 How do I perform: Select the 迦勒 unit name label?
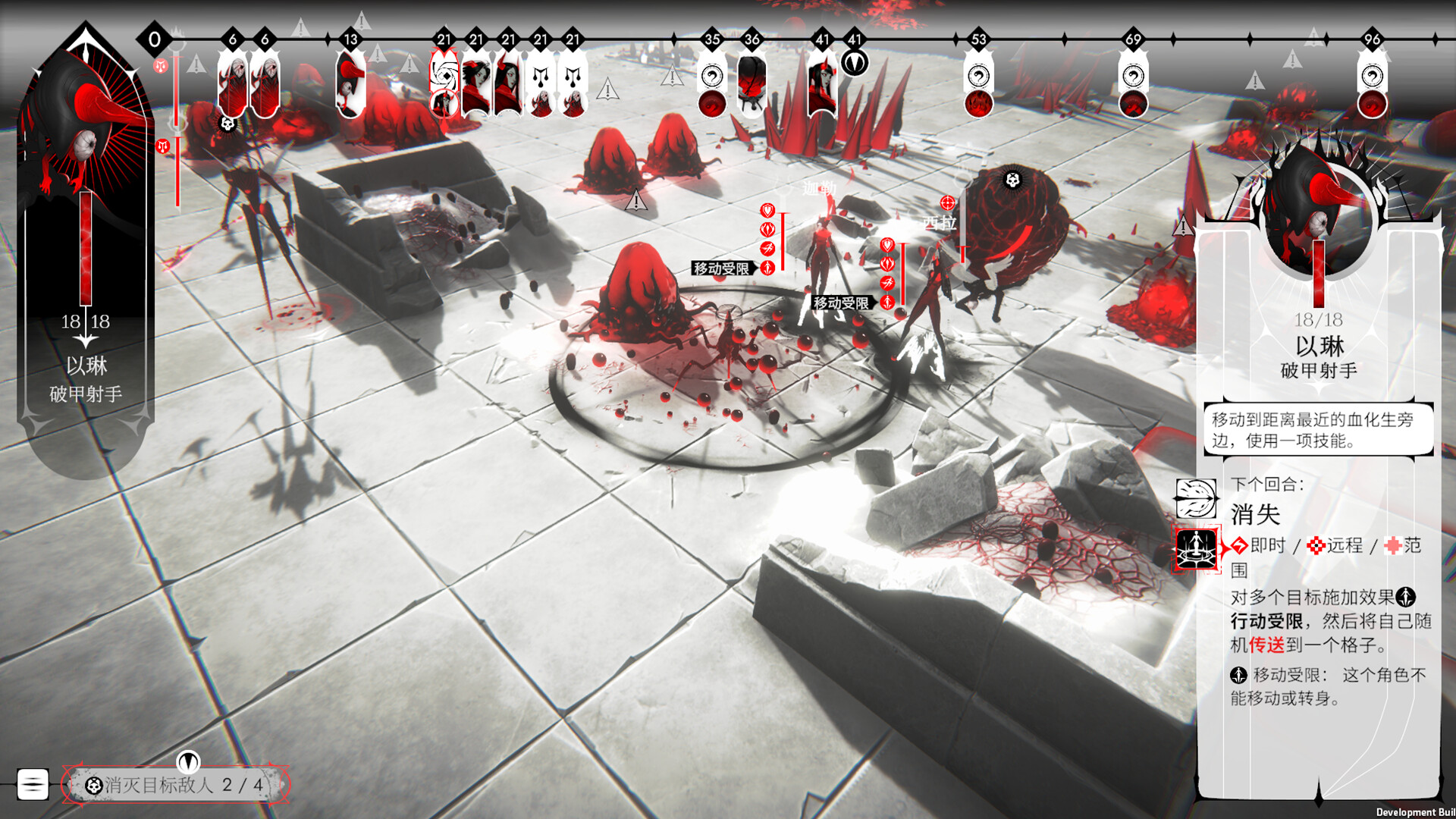pyautogui.click(x=819, y=188)
